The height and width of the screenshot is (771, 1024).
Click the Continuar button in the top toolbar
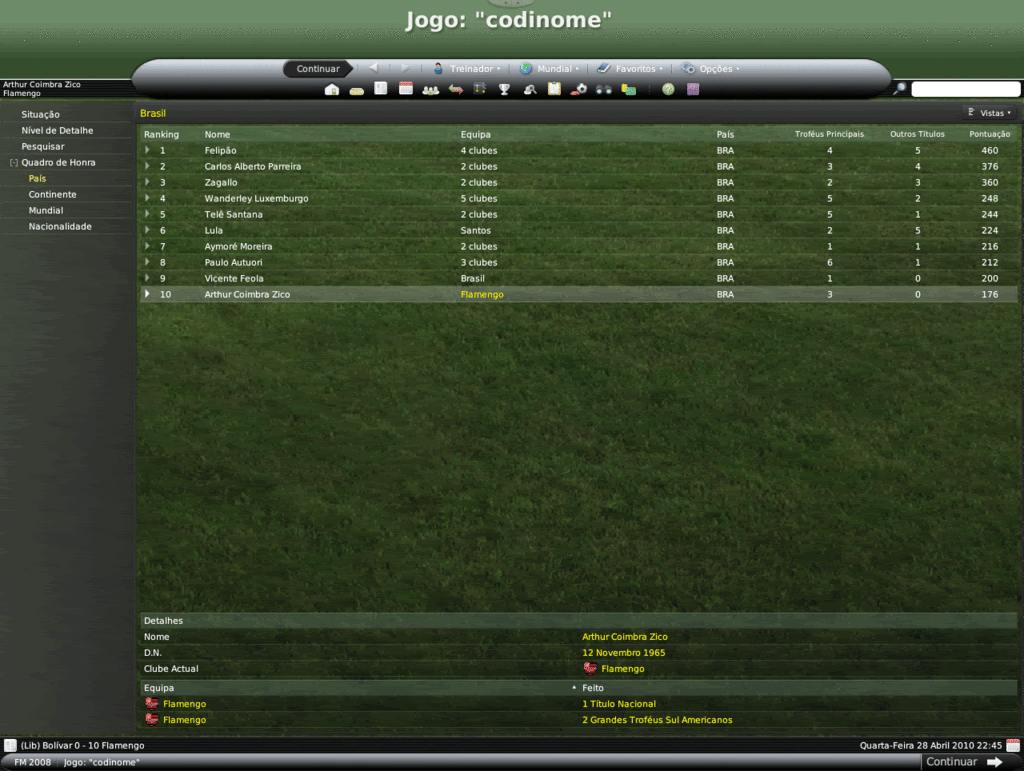coord(318,69)
